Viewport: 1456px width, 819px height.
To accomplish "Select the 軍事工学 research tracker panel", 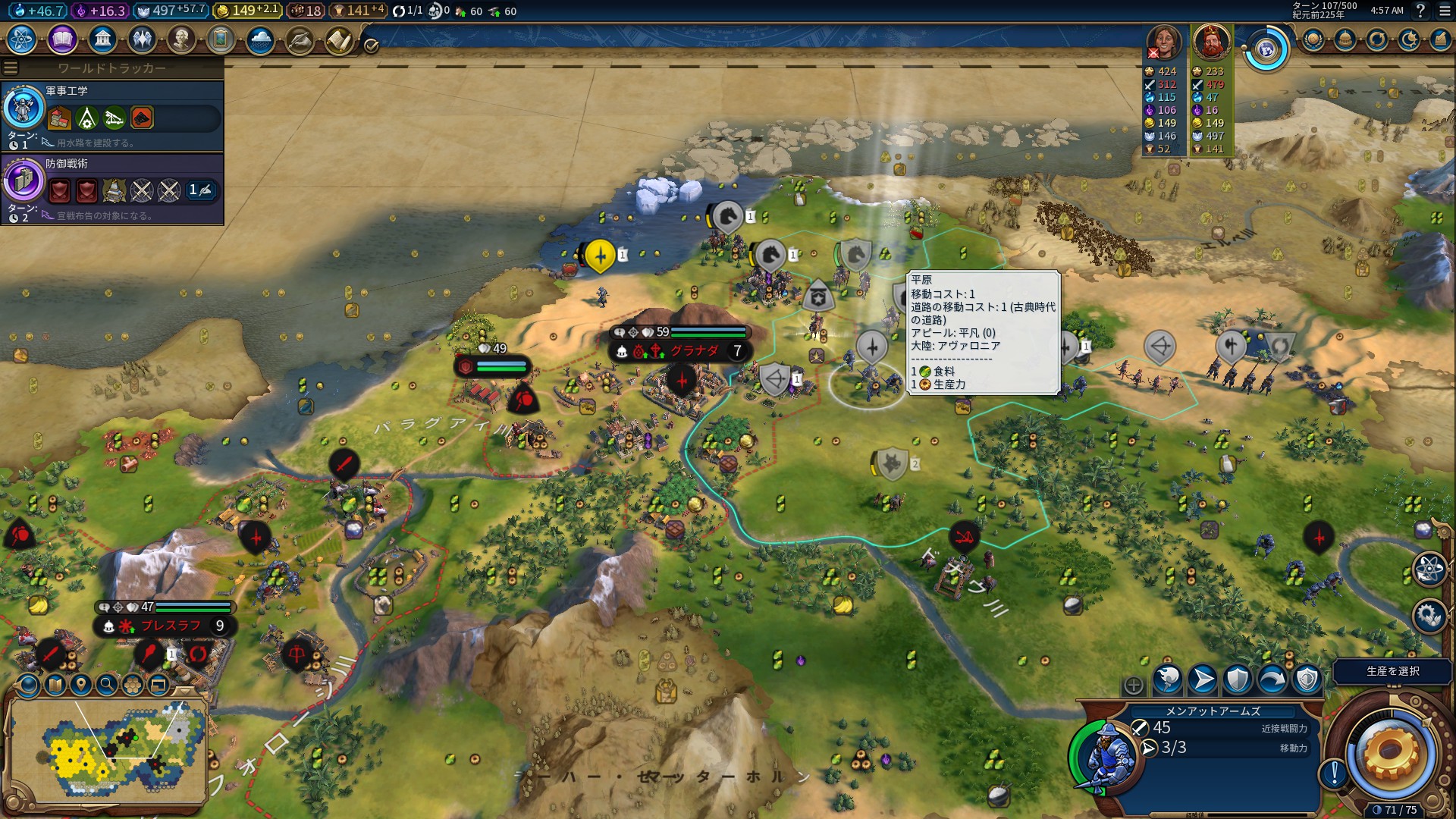I will pyautogui.click(x=112, y=117).
